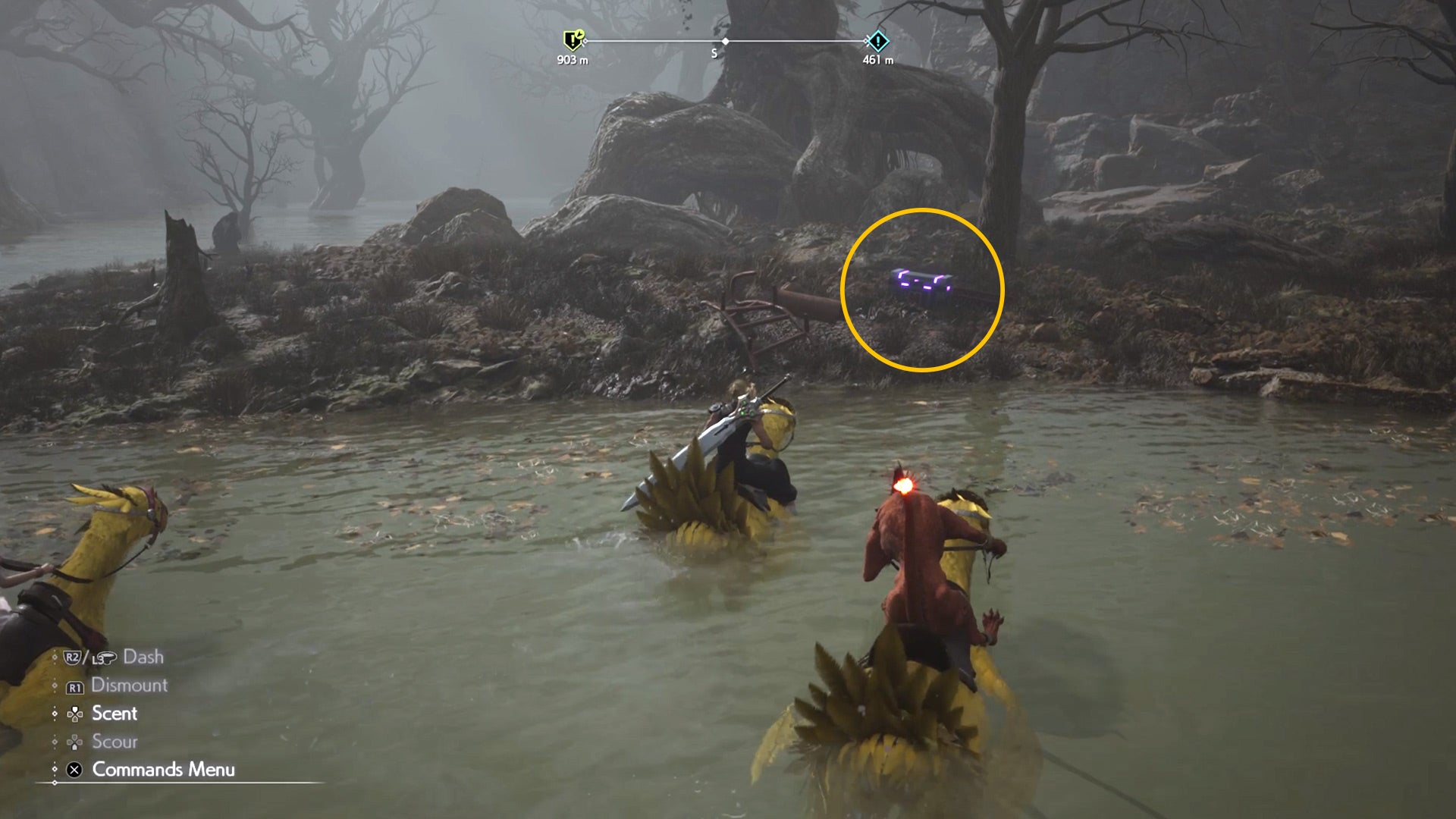The width and height of the screenshot is (1456, 819).
Task: Click the 461 m distance label
Action: (x=878, y=59)
